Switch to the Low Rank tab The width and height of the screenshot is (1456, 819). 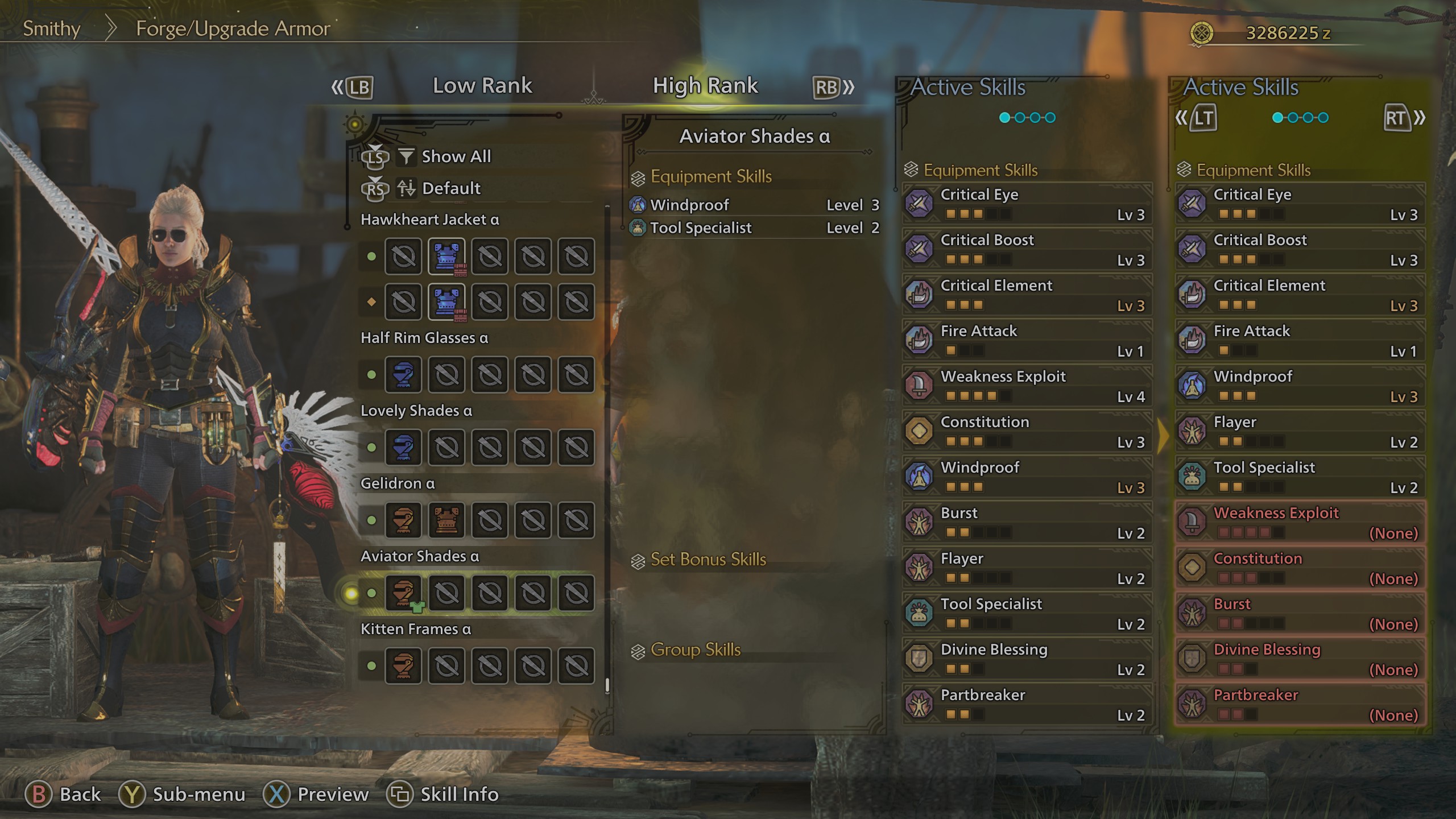[482, 85]
